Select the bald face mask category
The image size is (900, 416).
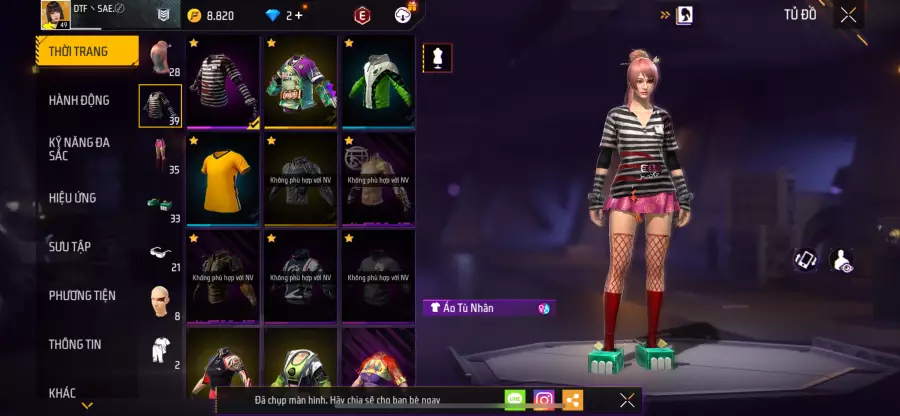point(160,301)
